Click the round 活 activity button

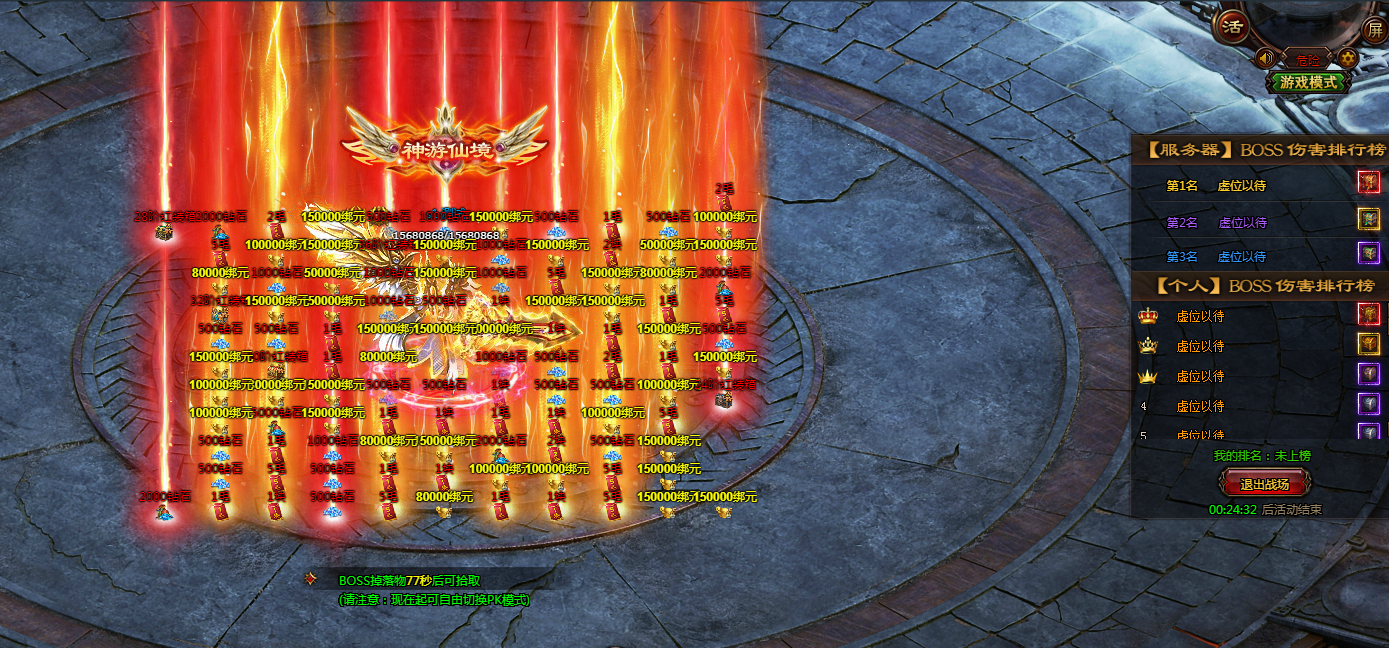[1234, 27]
